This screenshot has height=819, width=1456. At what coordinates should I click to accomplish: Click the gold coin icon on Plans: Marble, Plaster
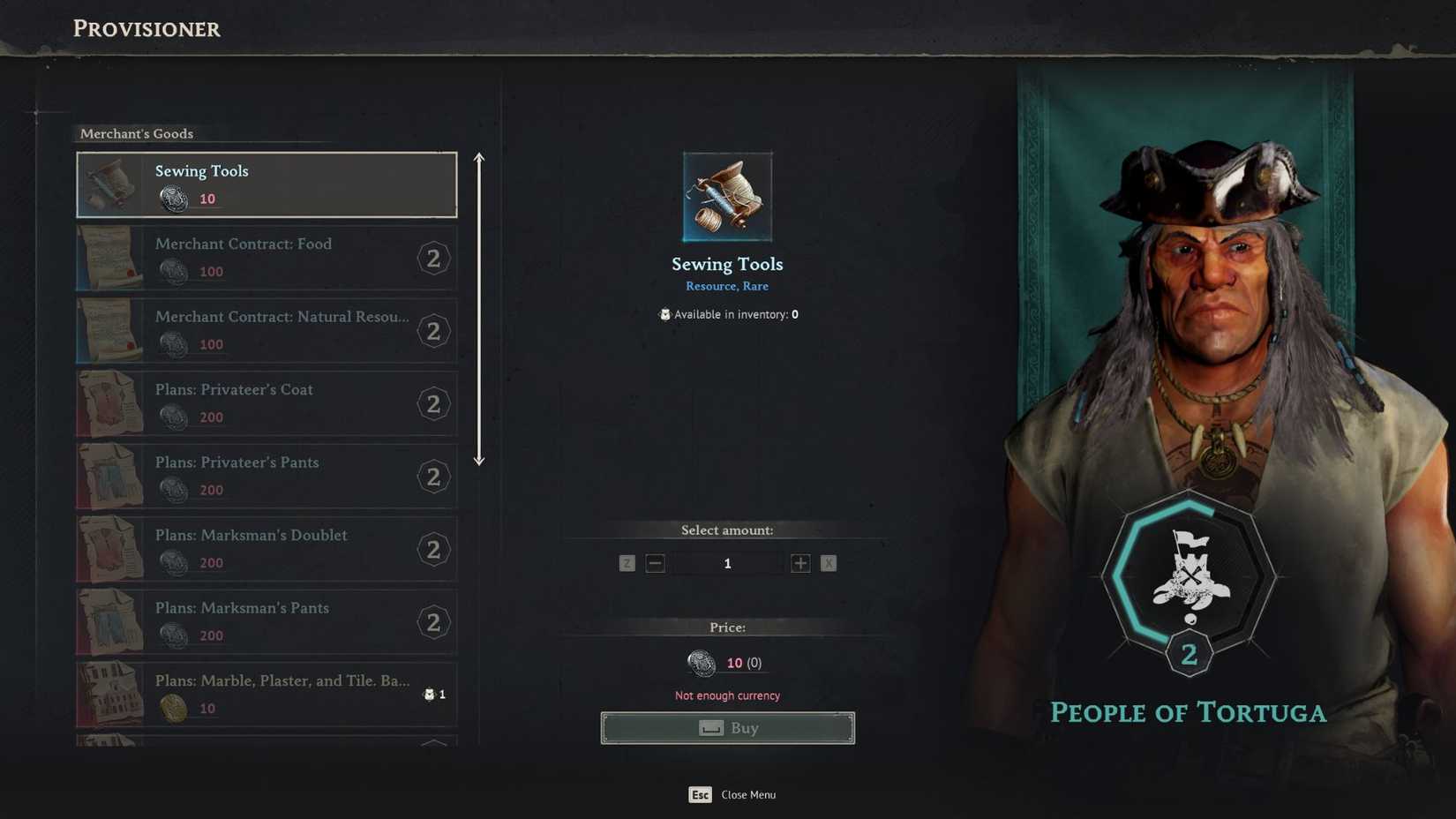[x=174, y=709]
